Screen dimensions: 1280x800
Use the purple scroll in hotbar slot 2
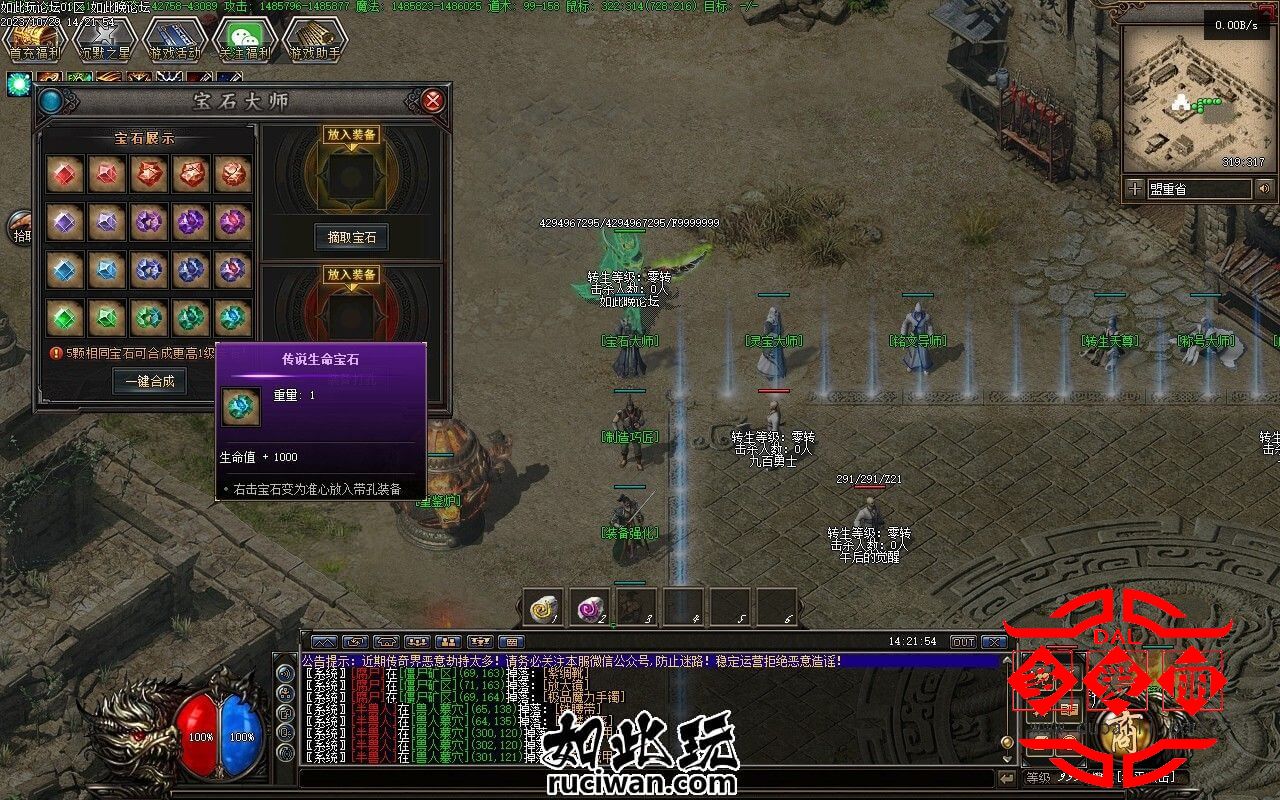(x=591, y=607)
